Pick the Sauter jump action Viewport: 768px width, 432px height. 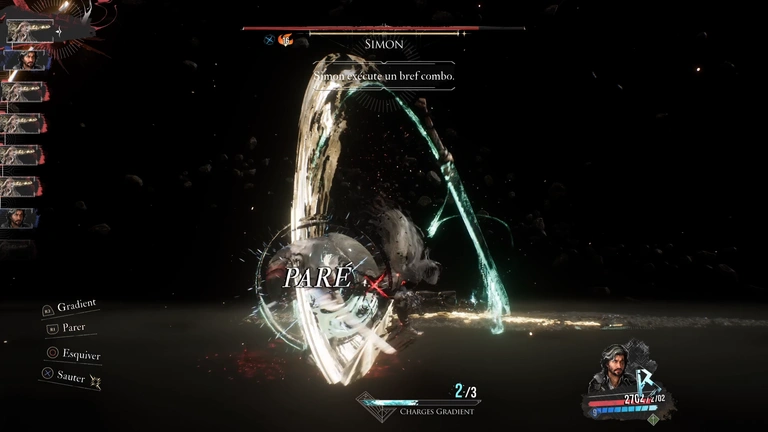[71, 377]
